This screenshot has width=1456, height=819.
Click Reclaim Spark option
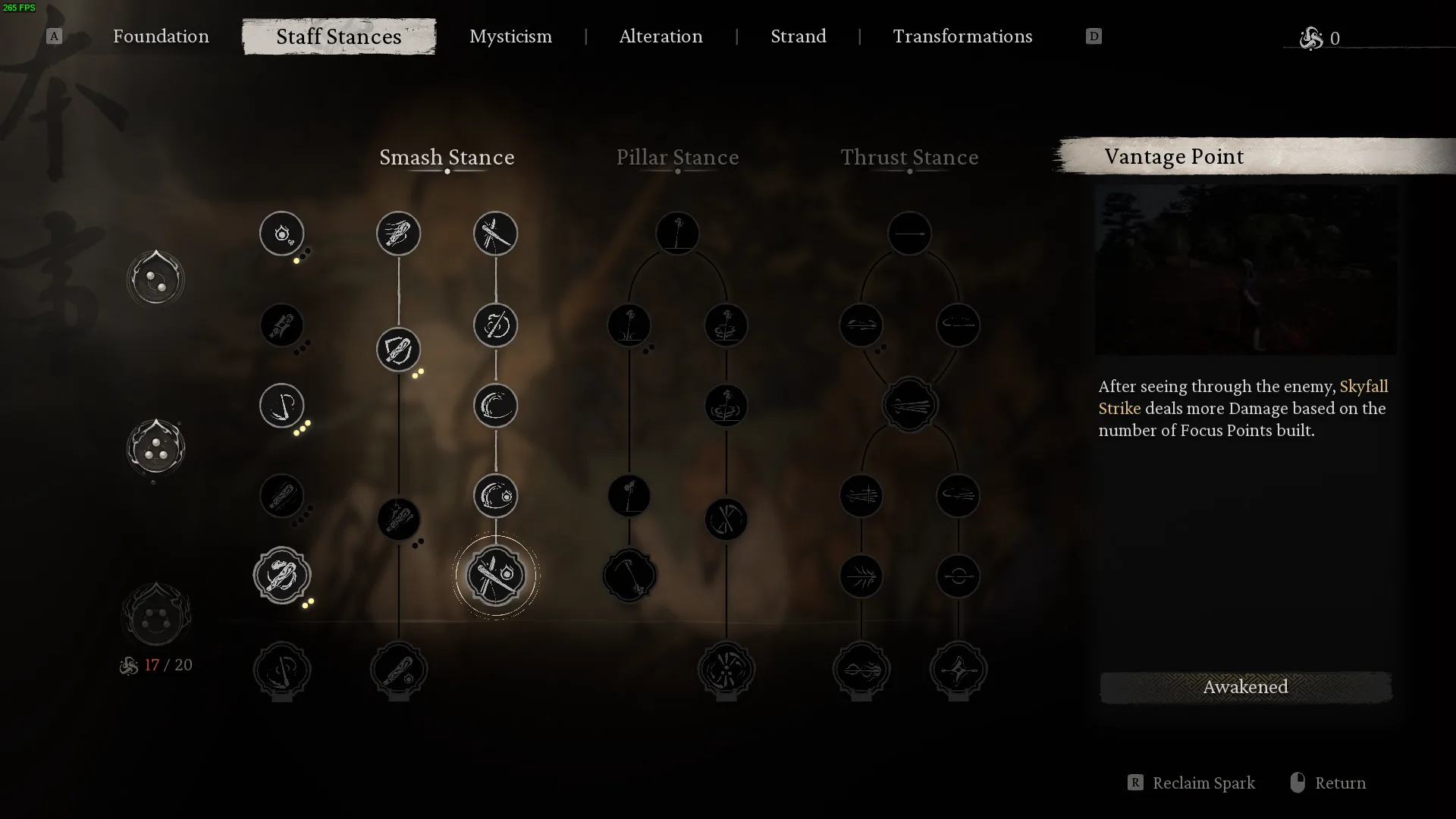click(1203, 783)
